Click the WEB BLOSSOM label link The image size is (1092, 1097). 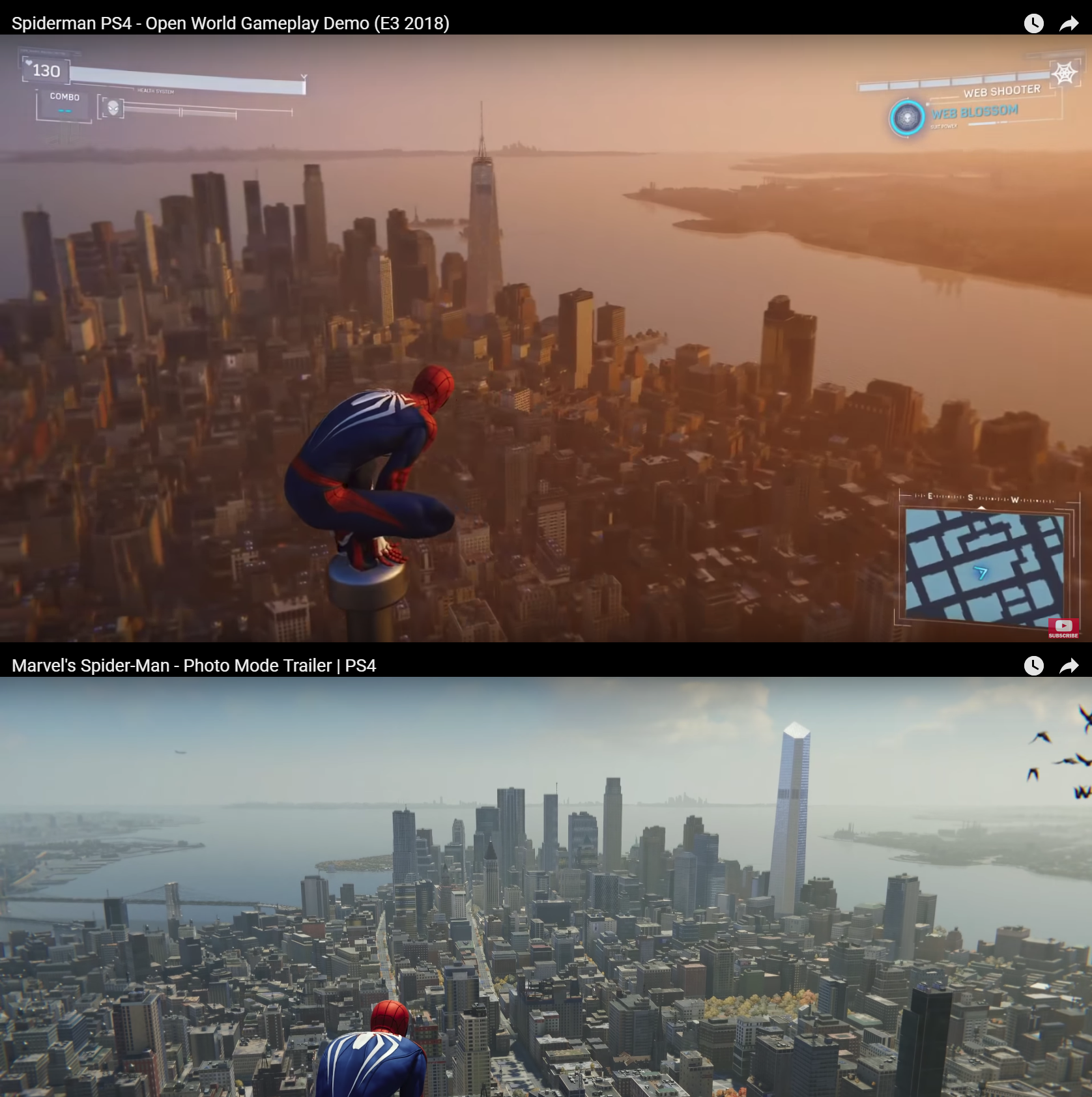973,111
